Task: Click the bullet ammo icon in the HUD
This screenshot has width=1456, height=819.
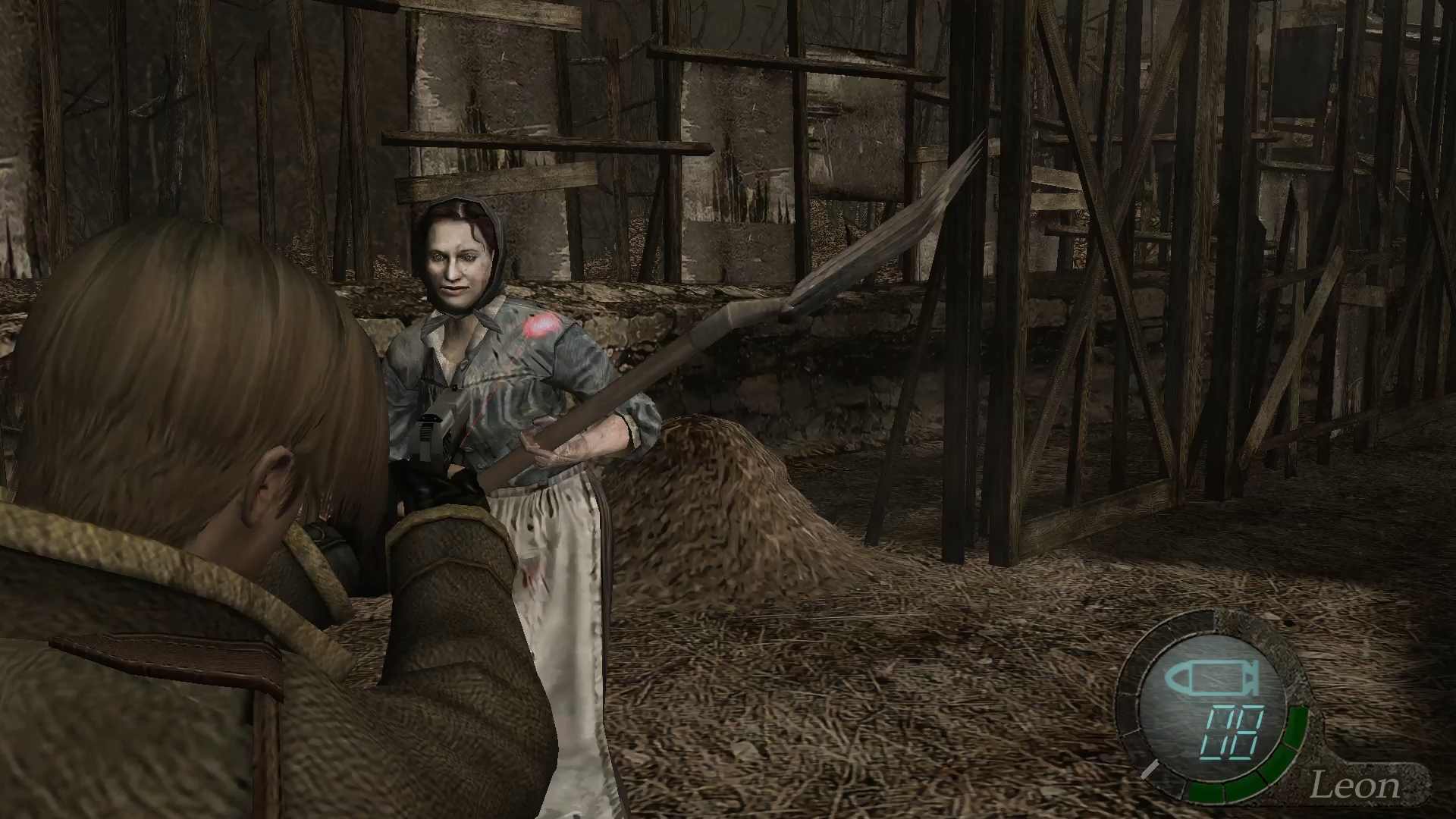Action: 1212,679
